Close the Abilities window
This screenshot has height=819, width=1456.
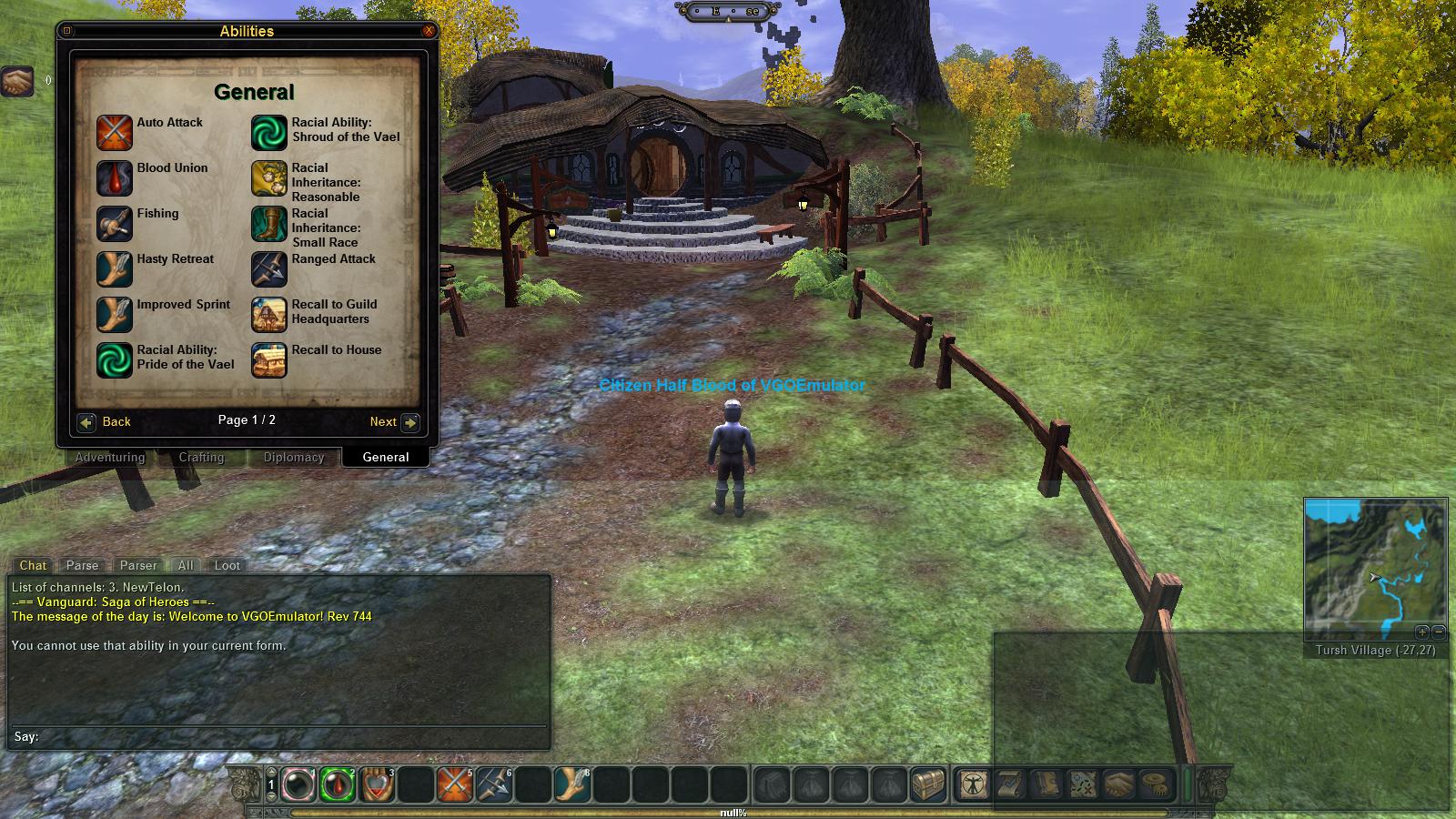[429, 31]
